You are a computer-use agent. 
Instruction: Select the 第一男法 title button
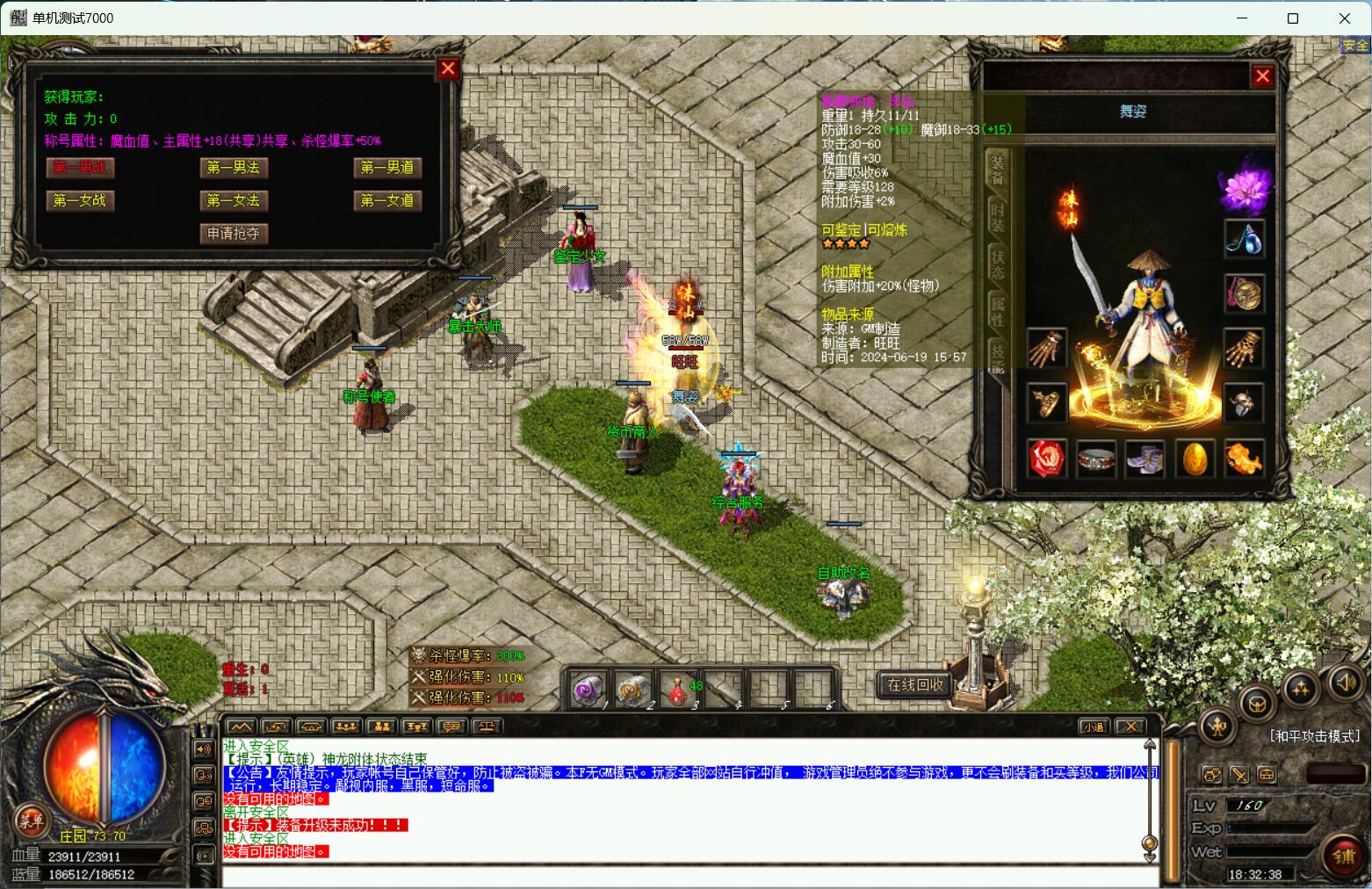click(x=233, y=167)
